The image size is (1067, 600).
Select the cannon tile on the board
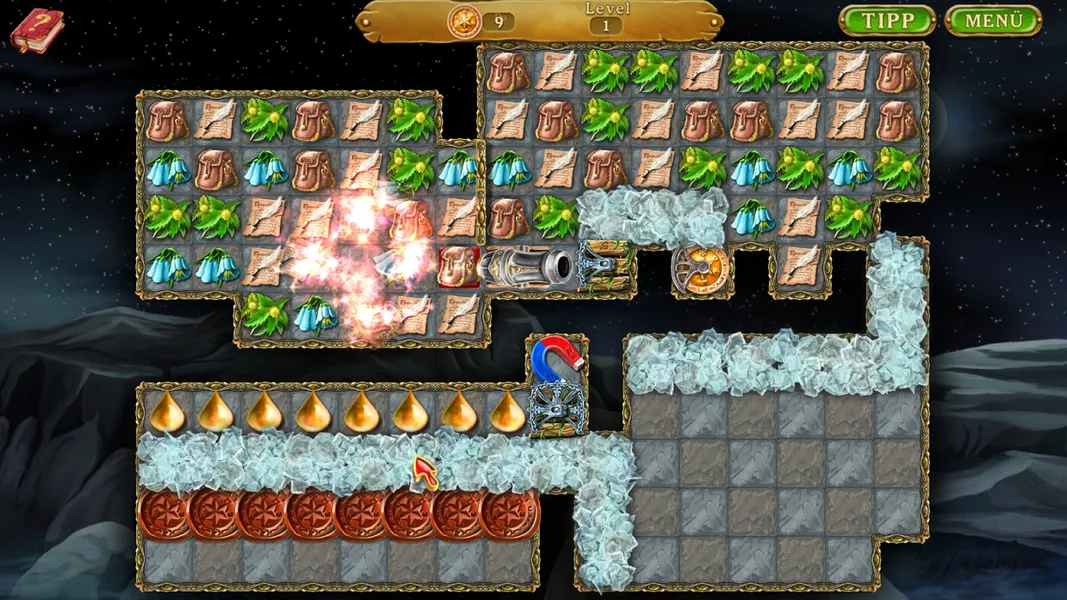coord(527,267)
